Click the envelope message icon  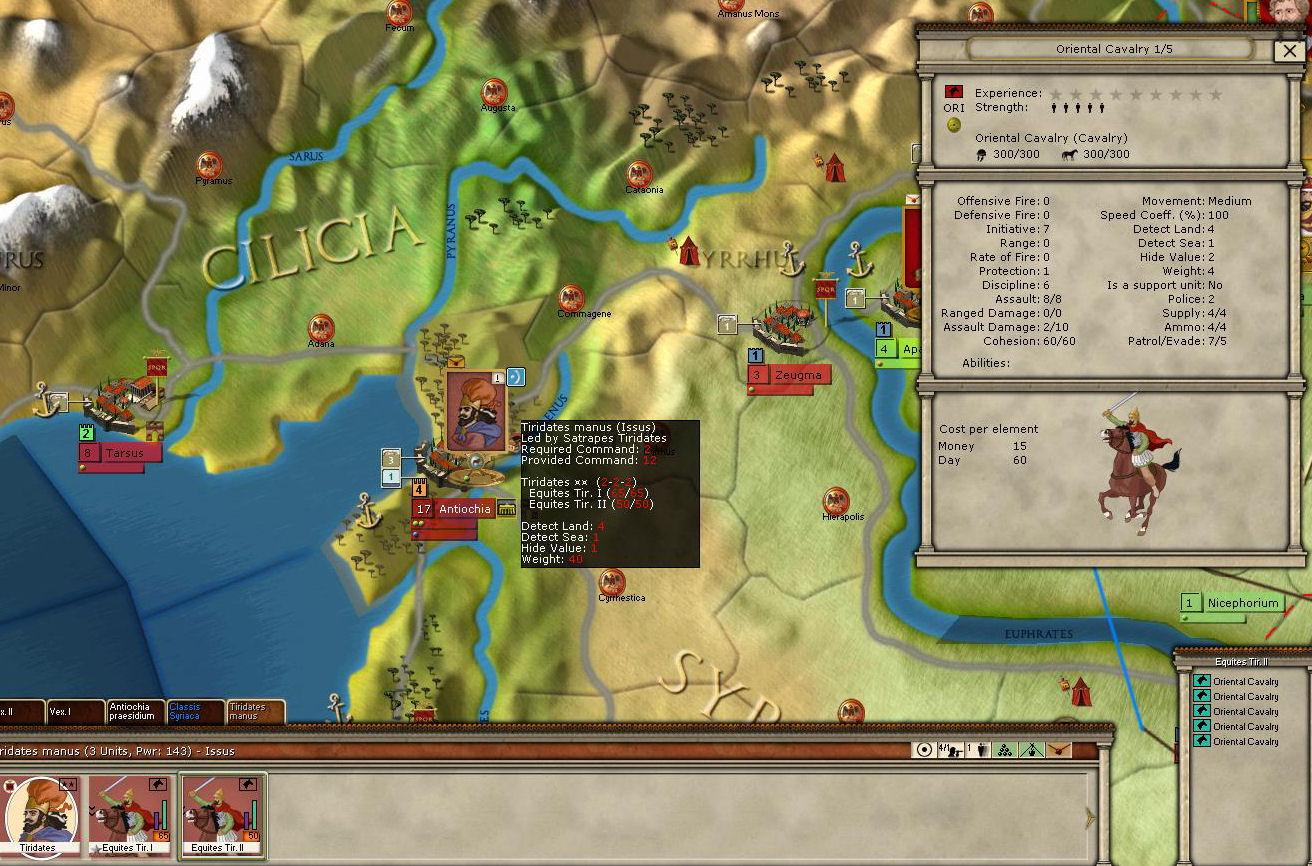[1058, 750]
